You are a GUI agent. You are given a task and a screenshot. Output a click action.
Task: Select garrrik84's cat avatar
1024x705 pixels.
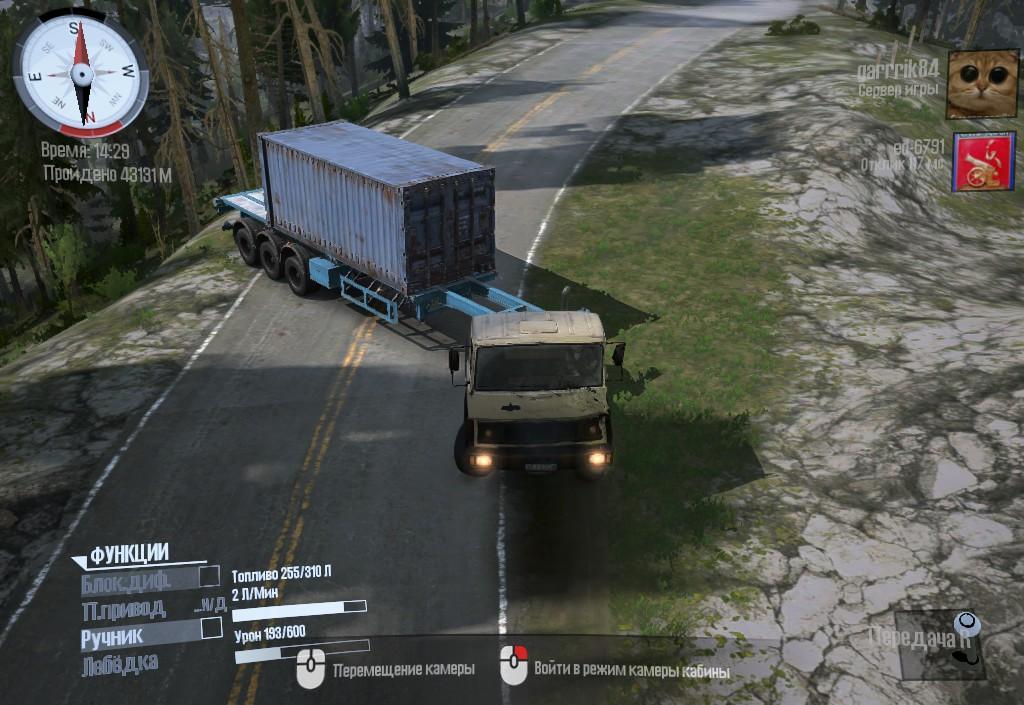(x=982, y=84)
